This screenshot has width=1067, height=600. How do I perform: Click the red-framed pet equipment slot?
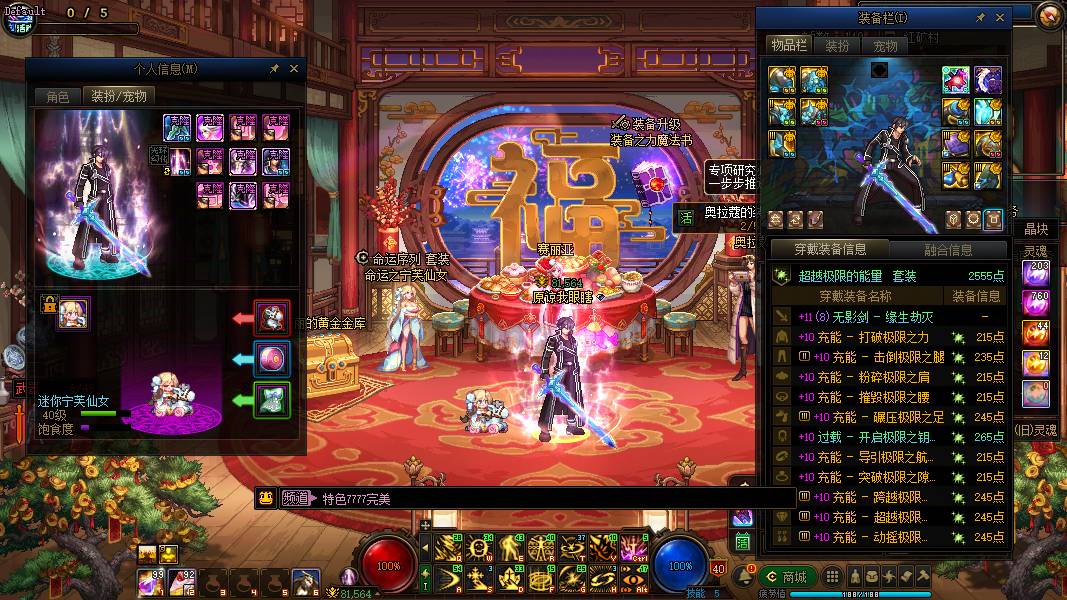click(x=271, y=317)
